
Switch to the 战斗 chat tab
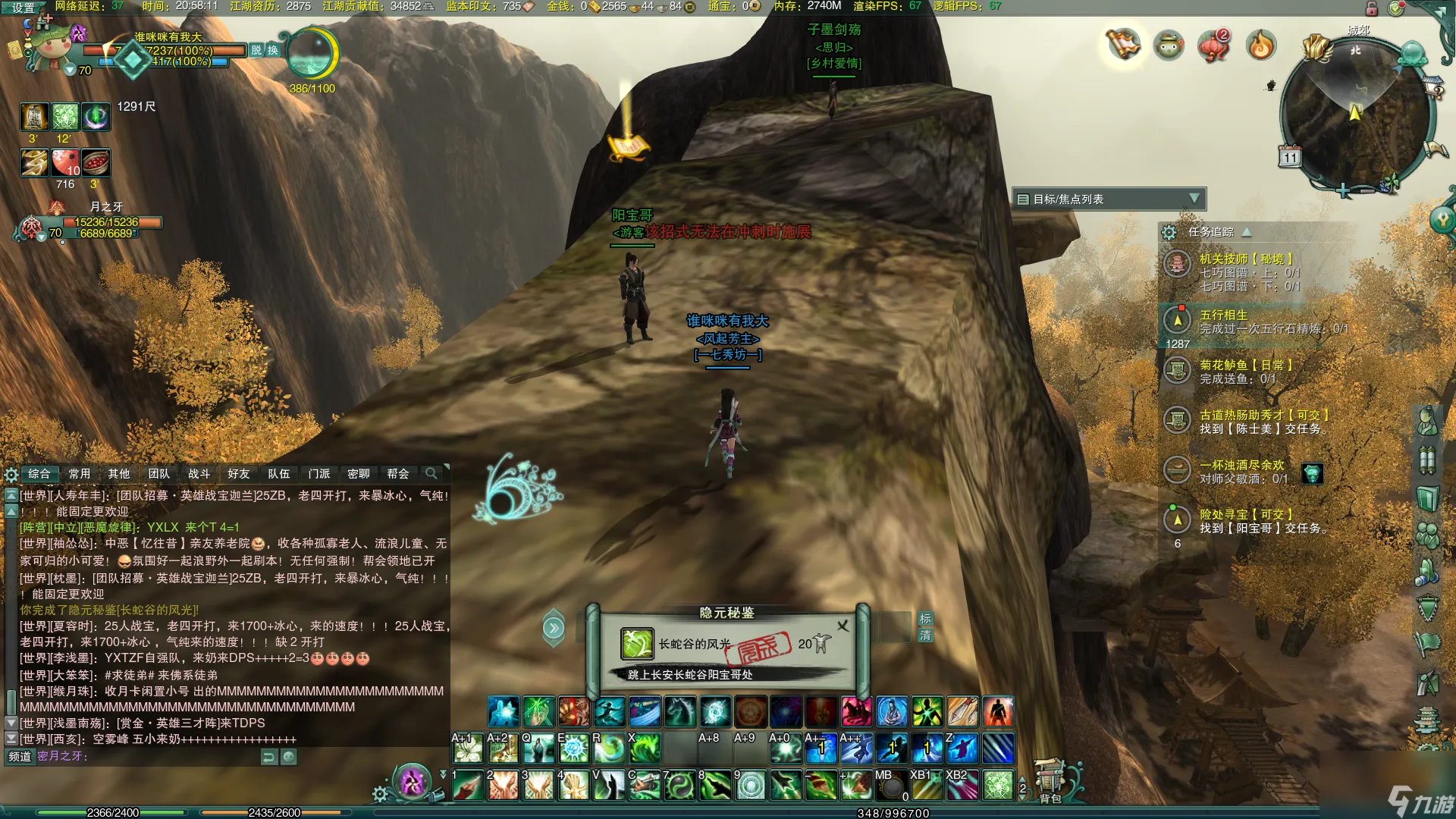pyautogui.click(x=199, y=474)
